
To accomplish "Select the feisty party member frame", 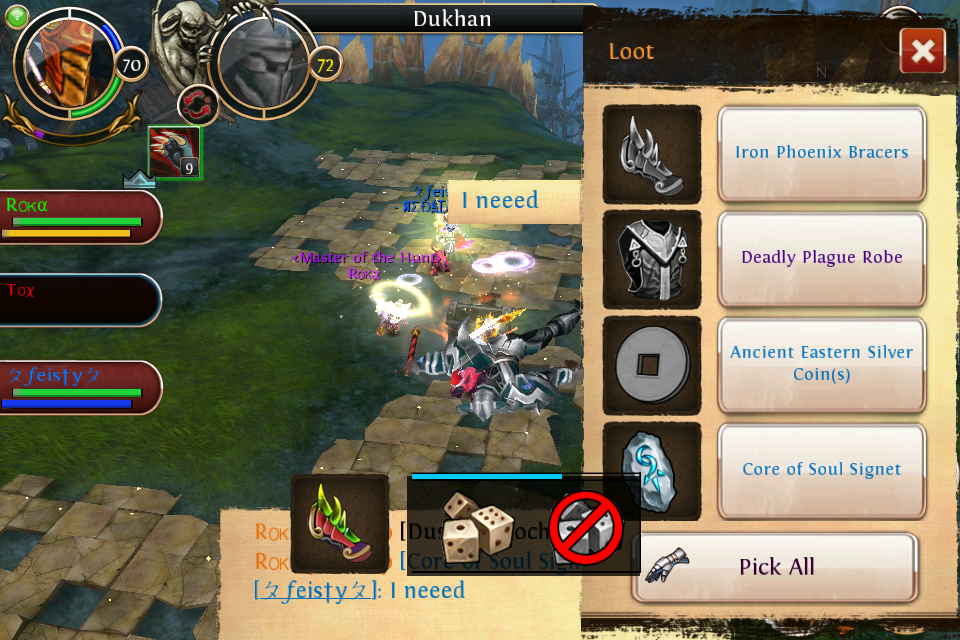I will click(78, 387).
